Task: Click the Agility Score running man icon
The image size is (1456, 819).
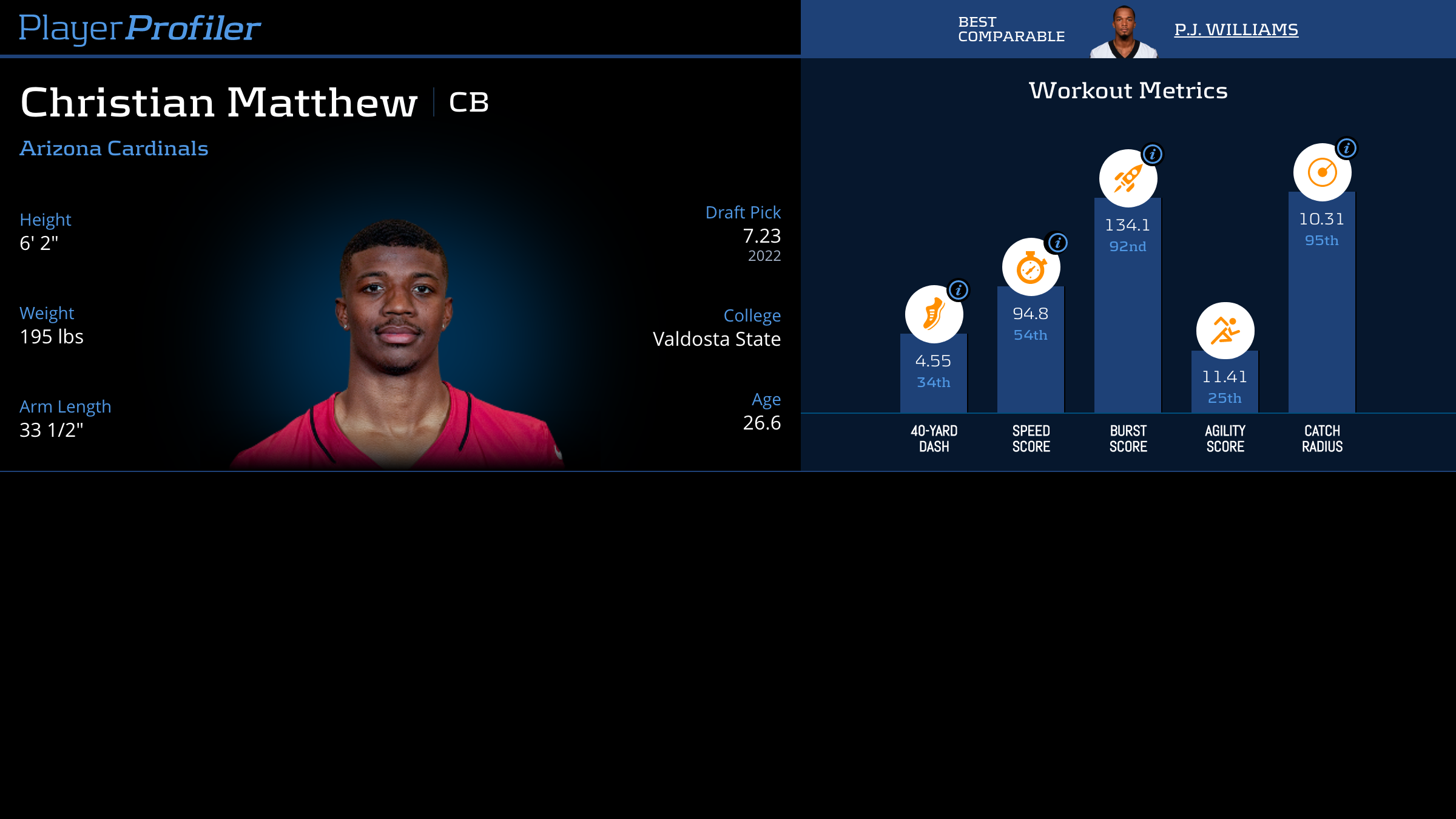Action: pos(1225,331)
